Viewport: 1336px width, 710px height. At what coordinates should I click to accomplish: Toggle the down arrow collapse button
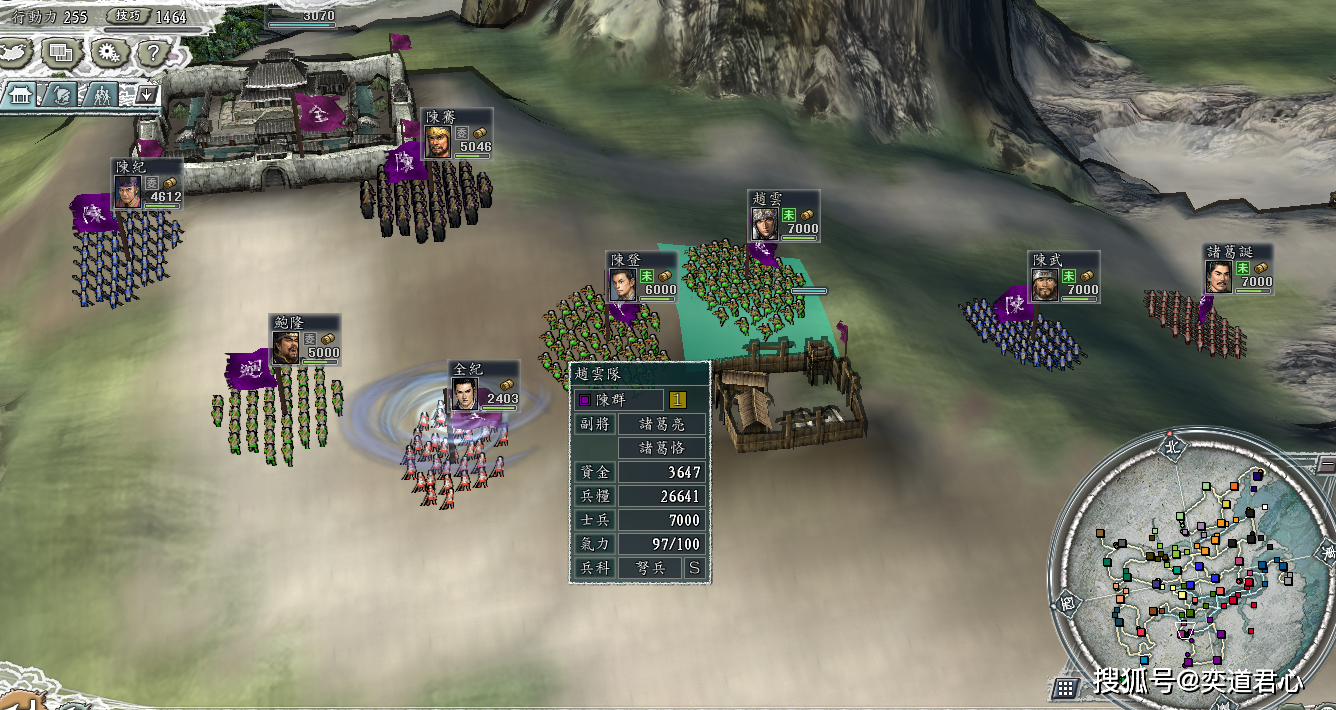pos(147,96)
